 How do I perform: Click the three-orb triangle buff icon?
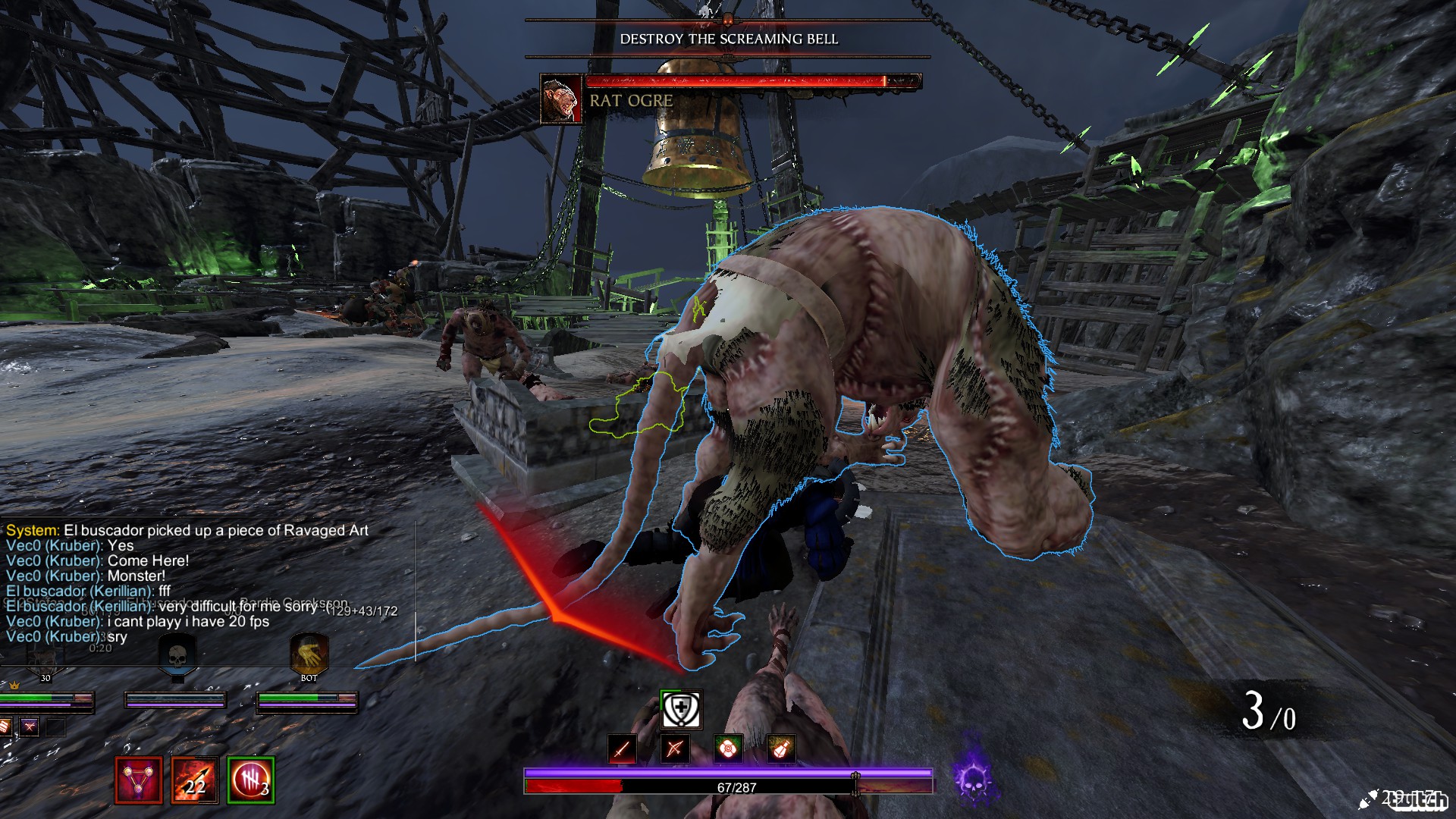tap(138, 780)
